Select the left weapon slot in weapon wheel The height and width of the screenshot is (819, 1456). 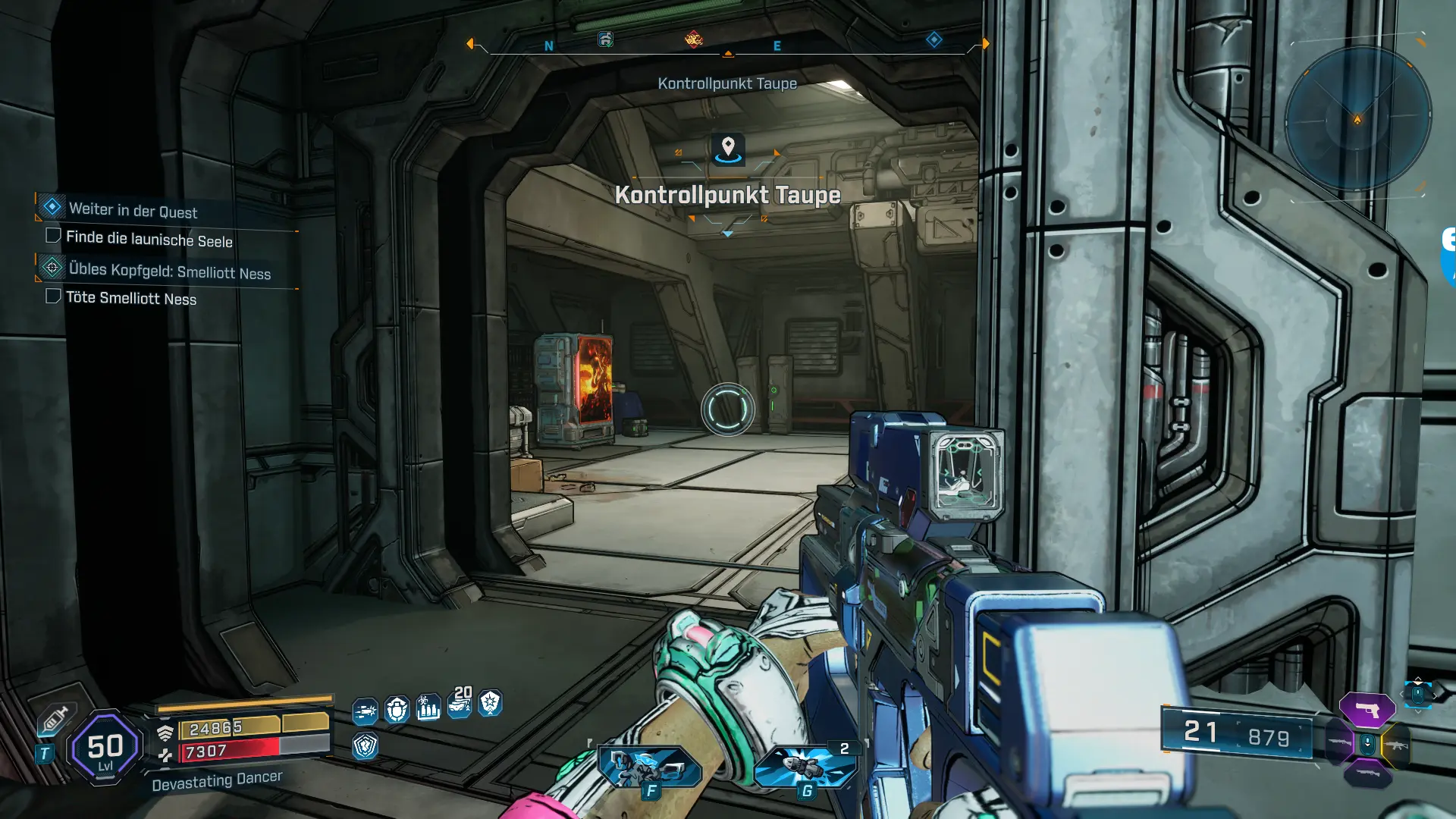coord(1338,743)
